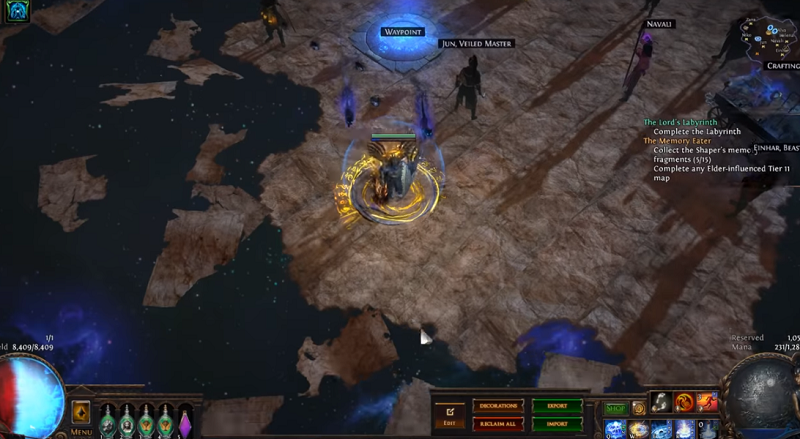This screenshot has height=439, width=800.
Task: Export the hideout layout
Action: click(557, 406)
